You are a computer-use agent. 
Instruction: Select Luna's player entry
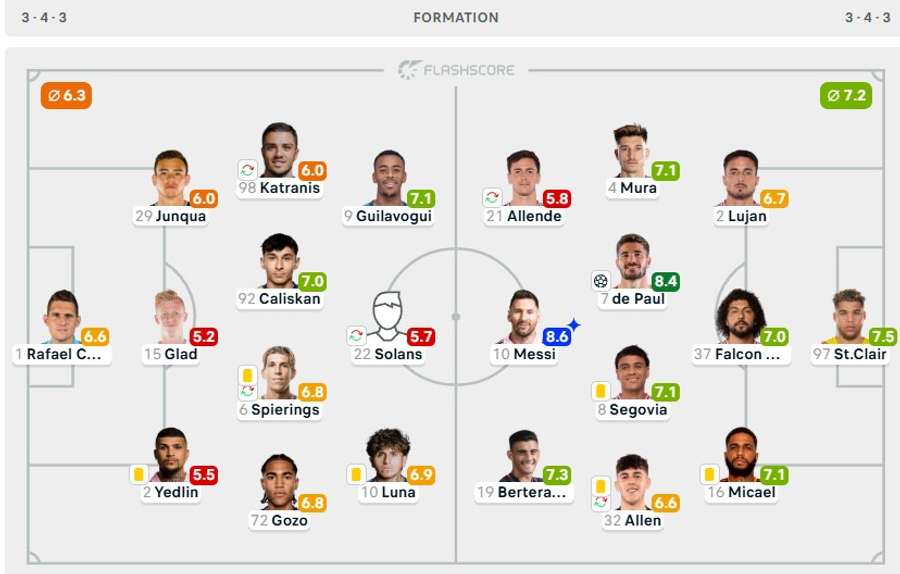pos(389,454)
